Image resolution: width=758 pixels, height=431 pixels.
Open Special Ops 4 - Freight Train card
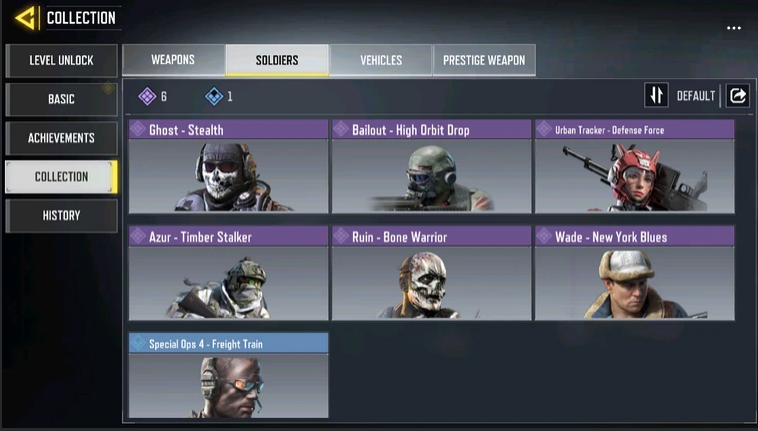229,376
